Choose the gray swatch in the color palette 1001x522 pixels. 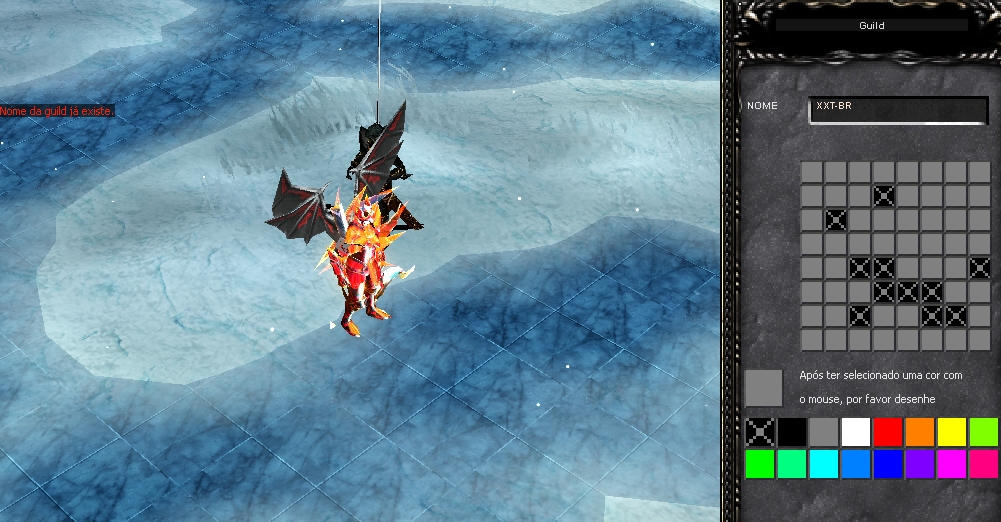point(824,432)
